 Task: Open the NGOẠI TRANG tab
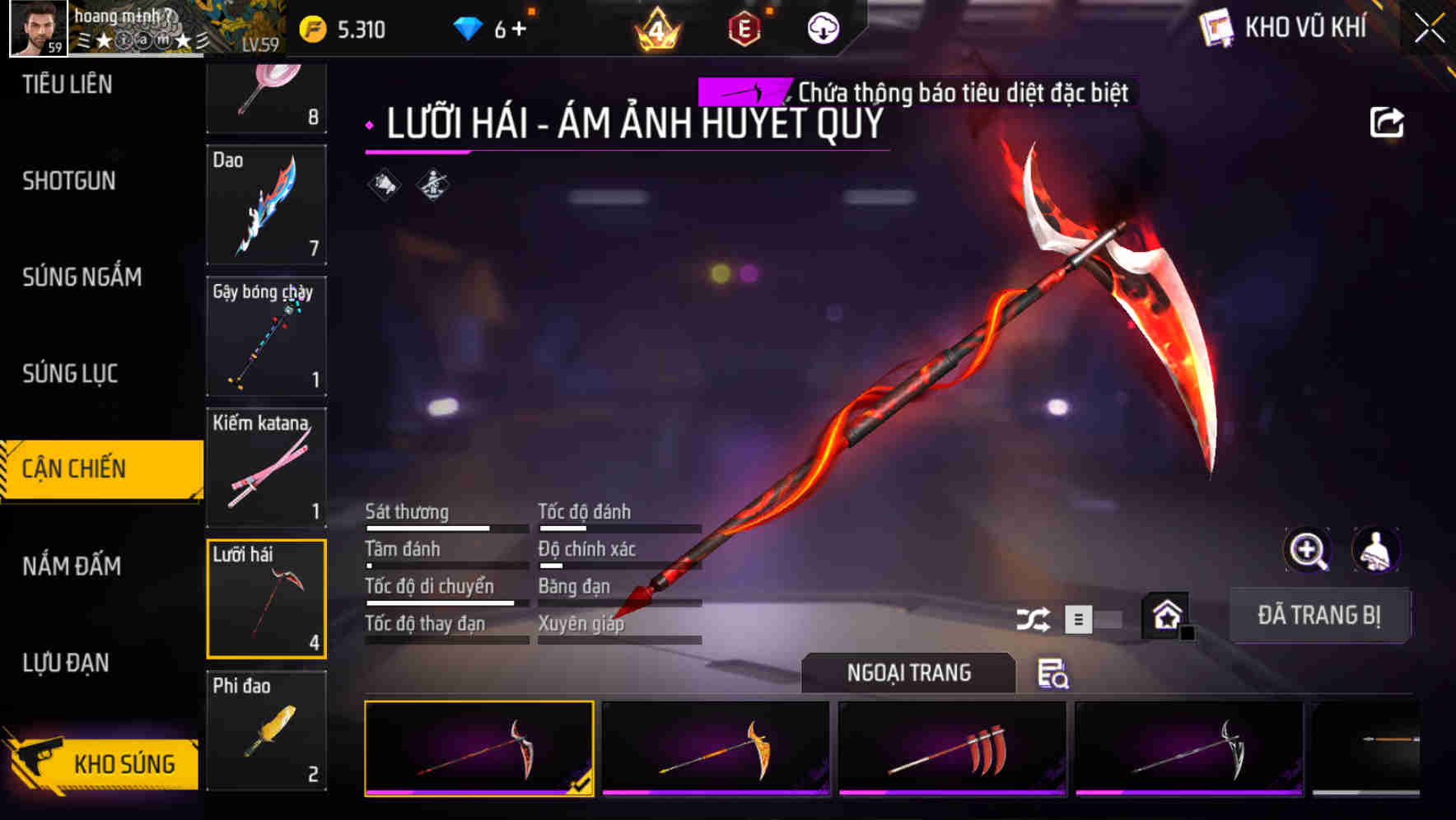tap(908, 673)
